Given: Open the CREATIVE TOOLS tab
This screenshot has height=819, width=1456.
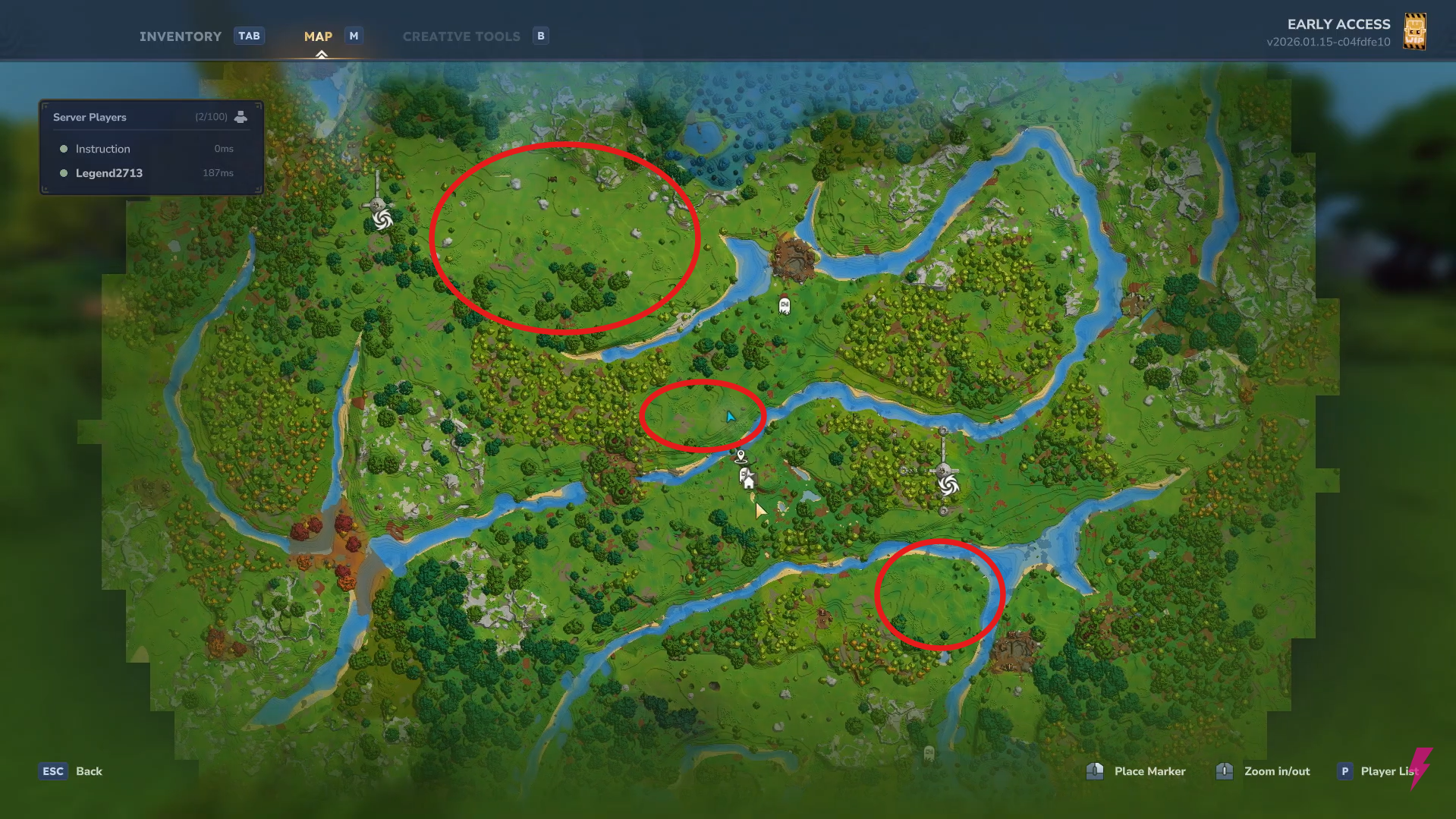Looking at the screenshot, I should tap(461, 36).
